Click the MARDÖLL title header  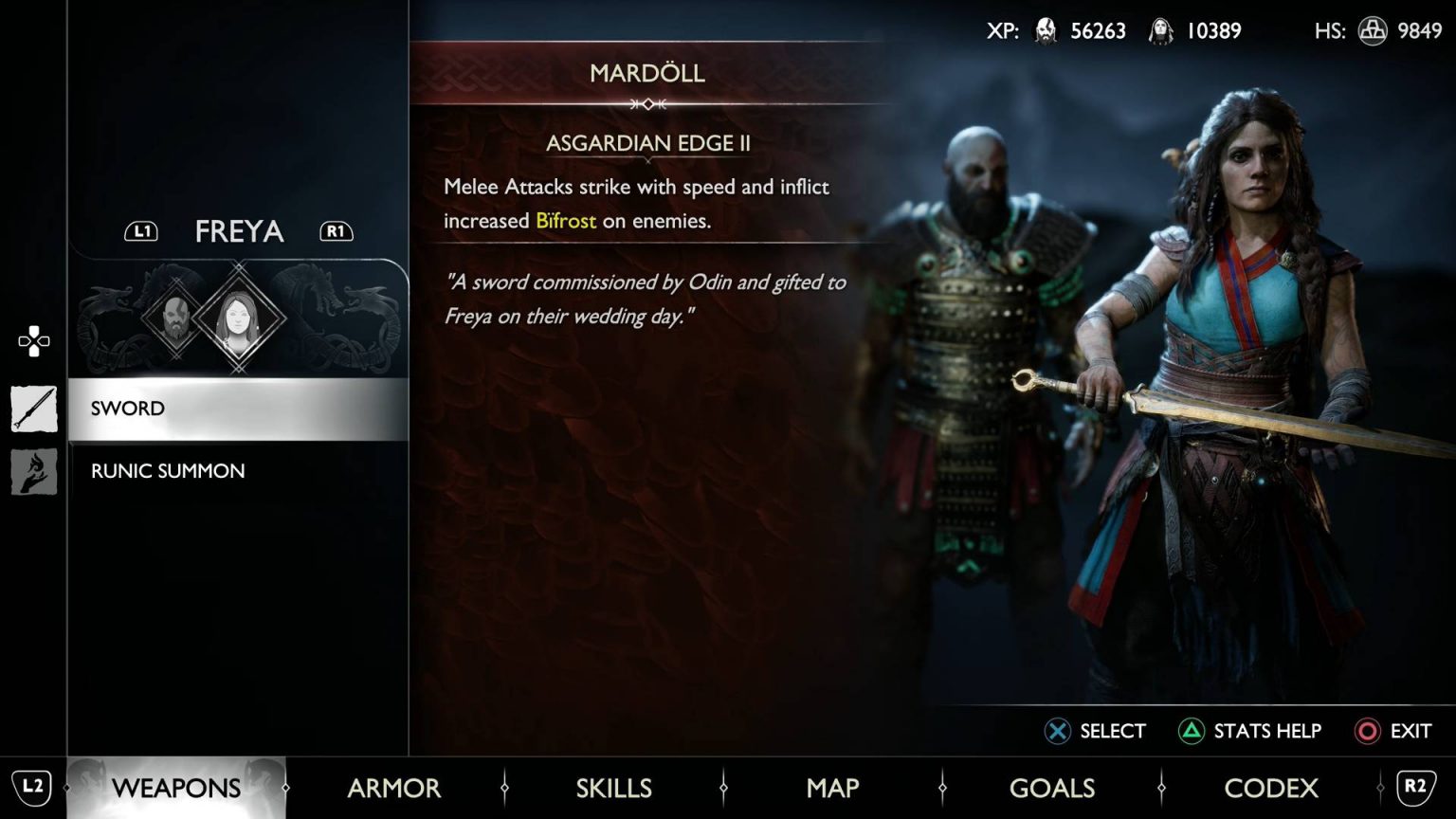(648, 73)
